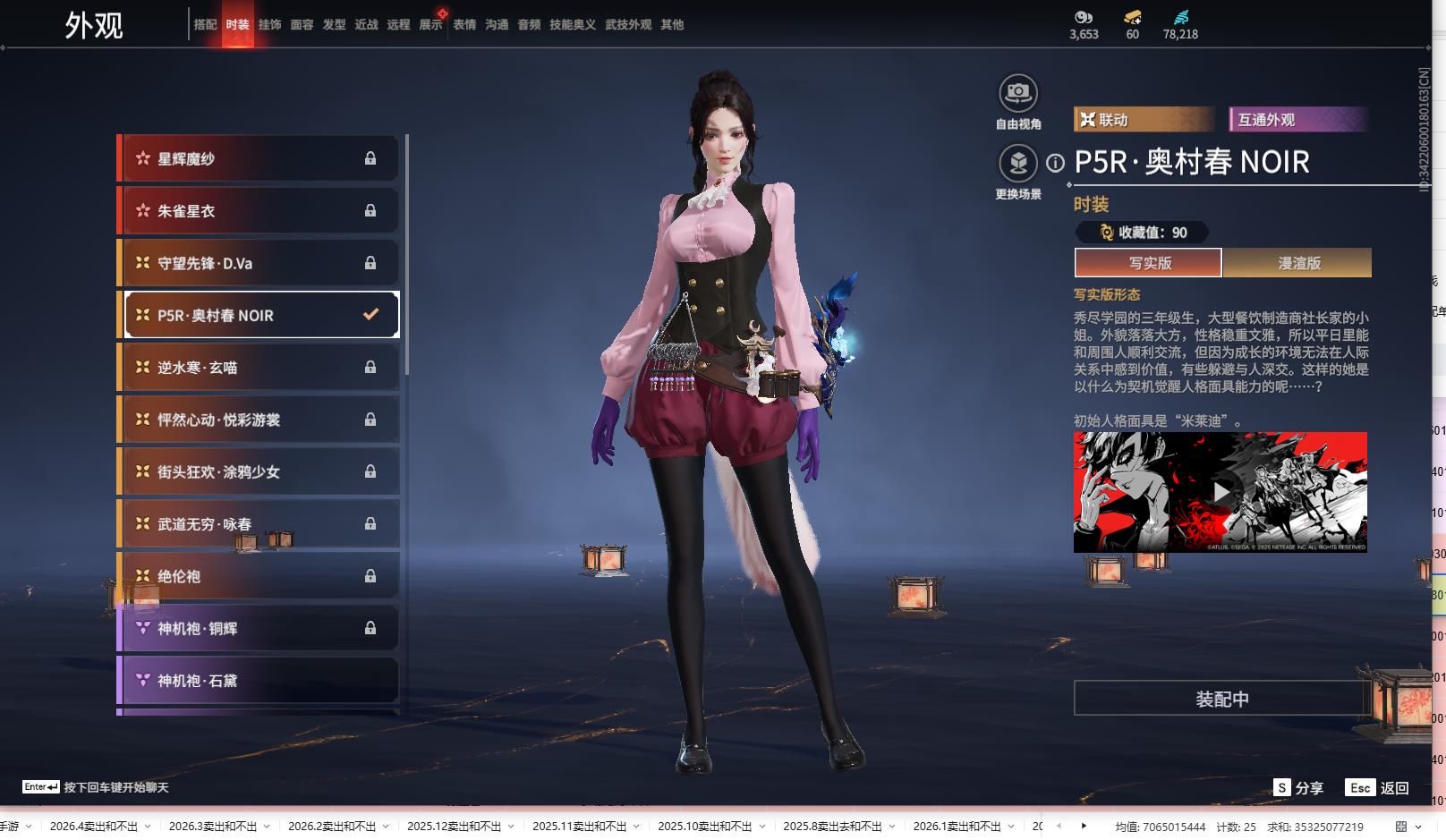Choose the 街头狂欢·涂鸦少女 outfit

259,472
